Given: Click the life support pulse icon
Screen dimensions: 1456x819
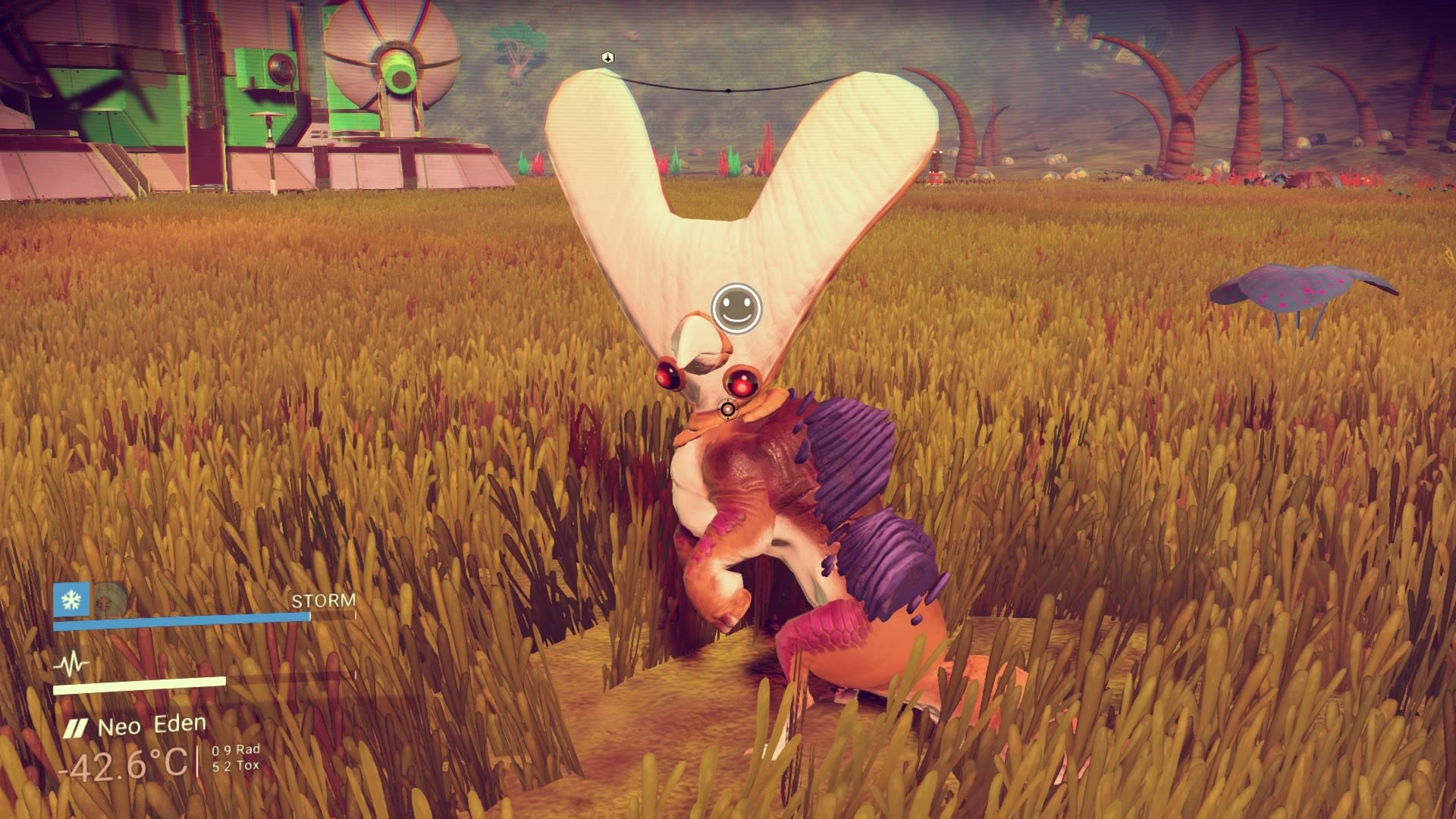Looking at the screenshot, I should tap(71, 665).
